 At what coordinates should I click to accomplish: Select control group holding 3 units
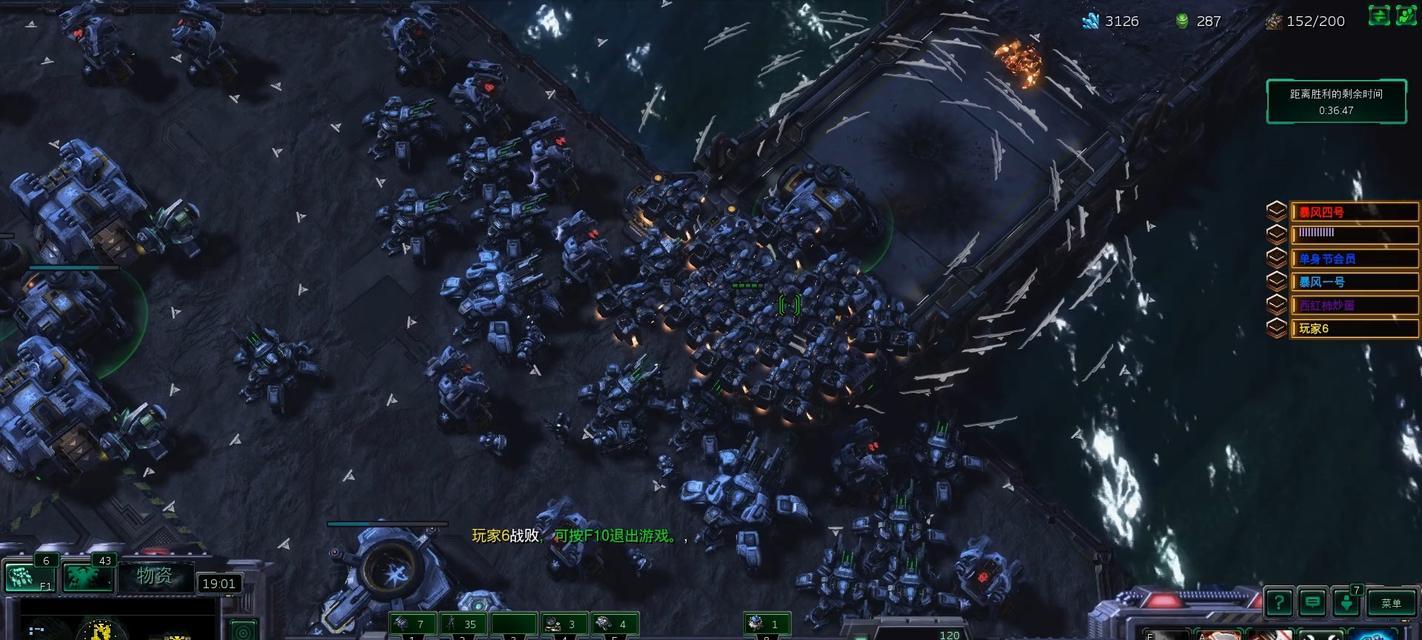pos(564,625)
